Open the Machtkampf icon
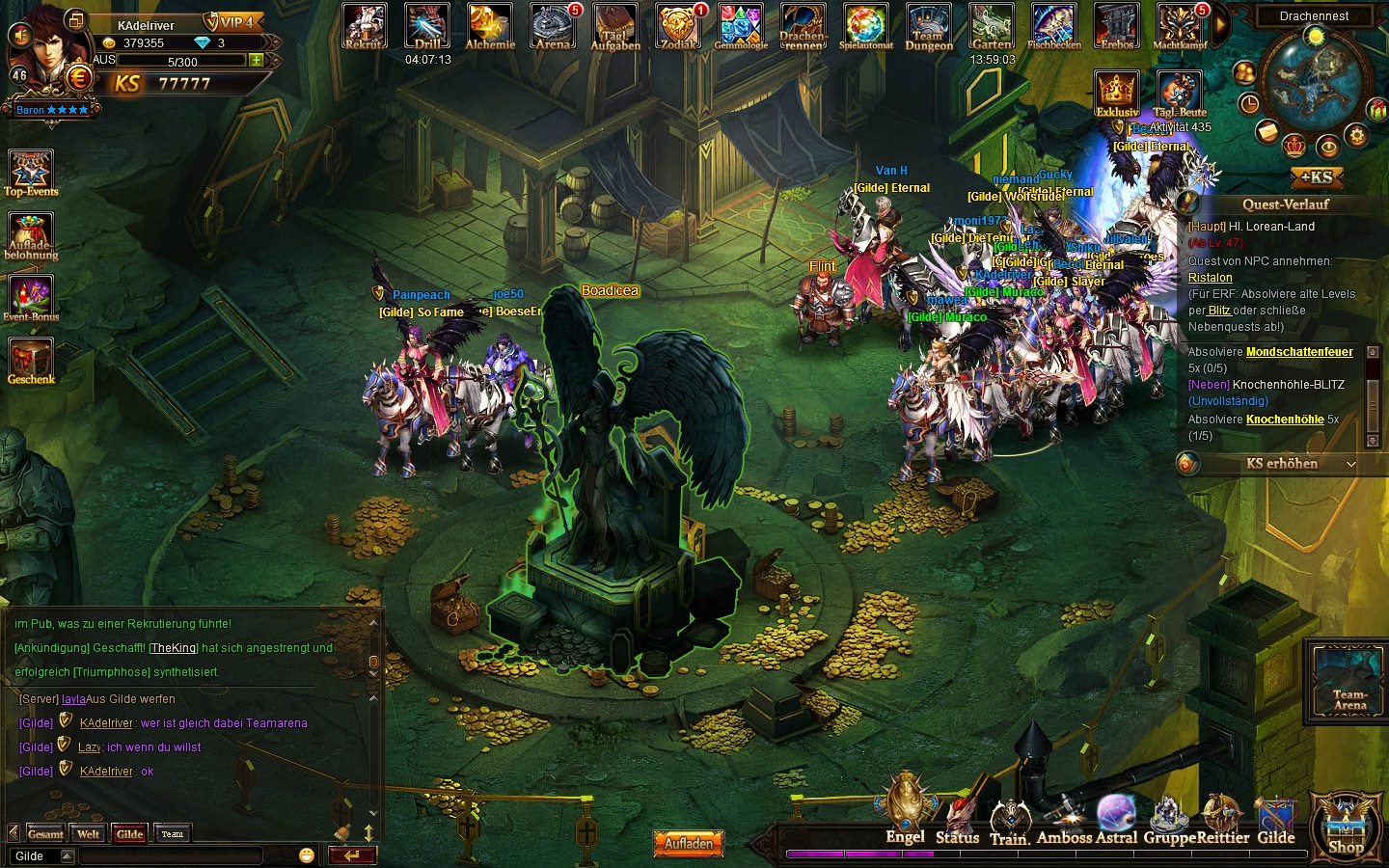Viewport: 1389px width, 868px height. [x=1180, y=26]
